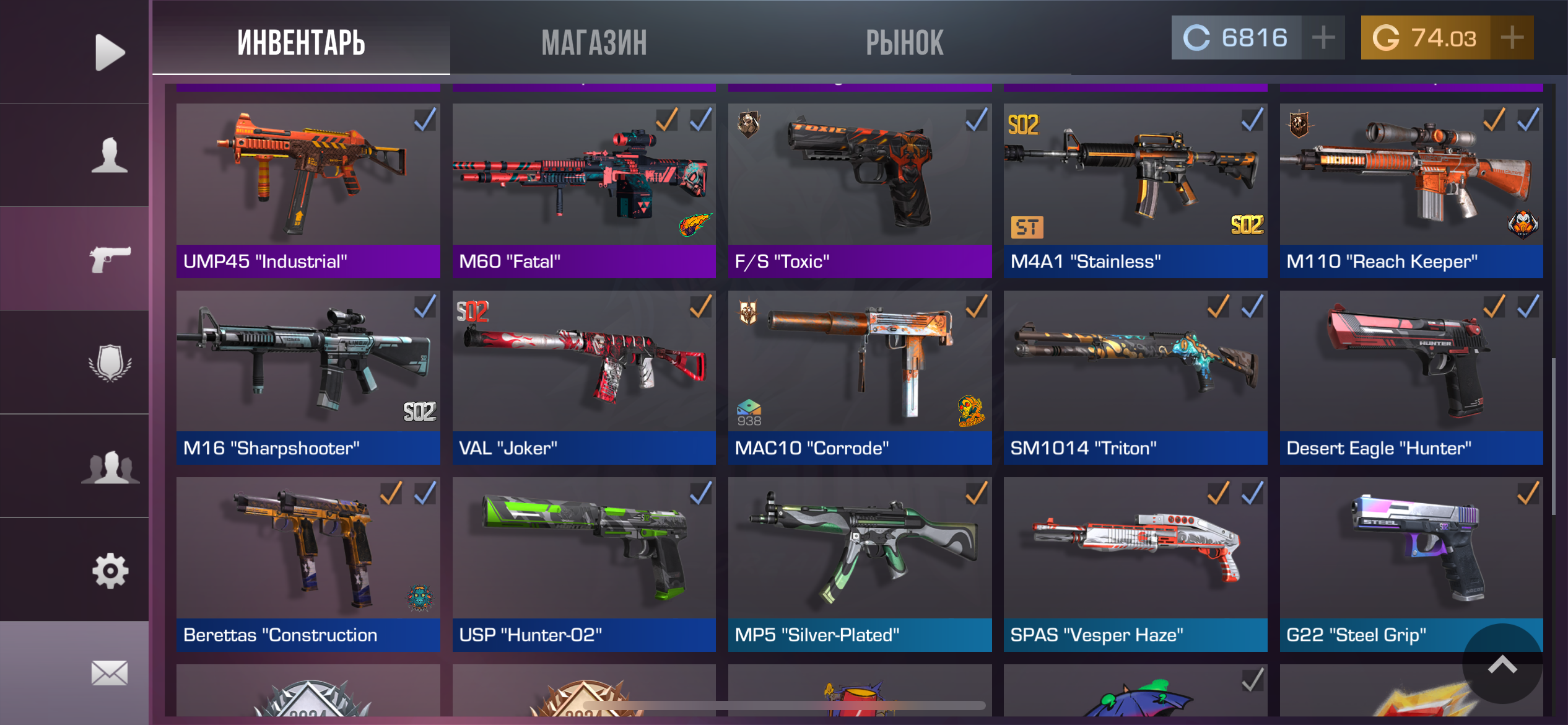Jump to top with the up-arrow button
Screen dimensions: 1568x725
point(1502,664)
